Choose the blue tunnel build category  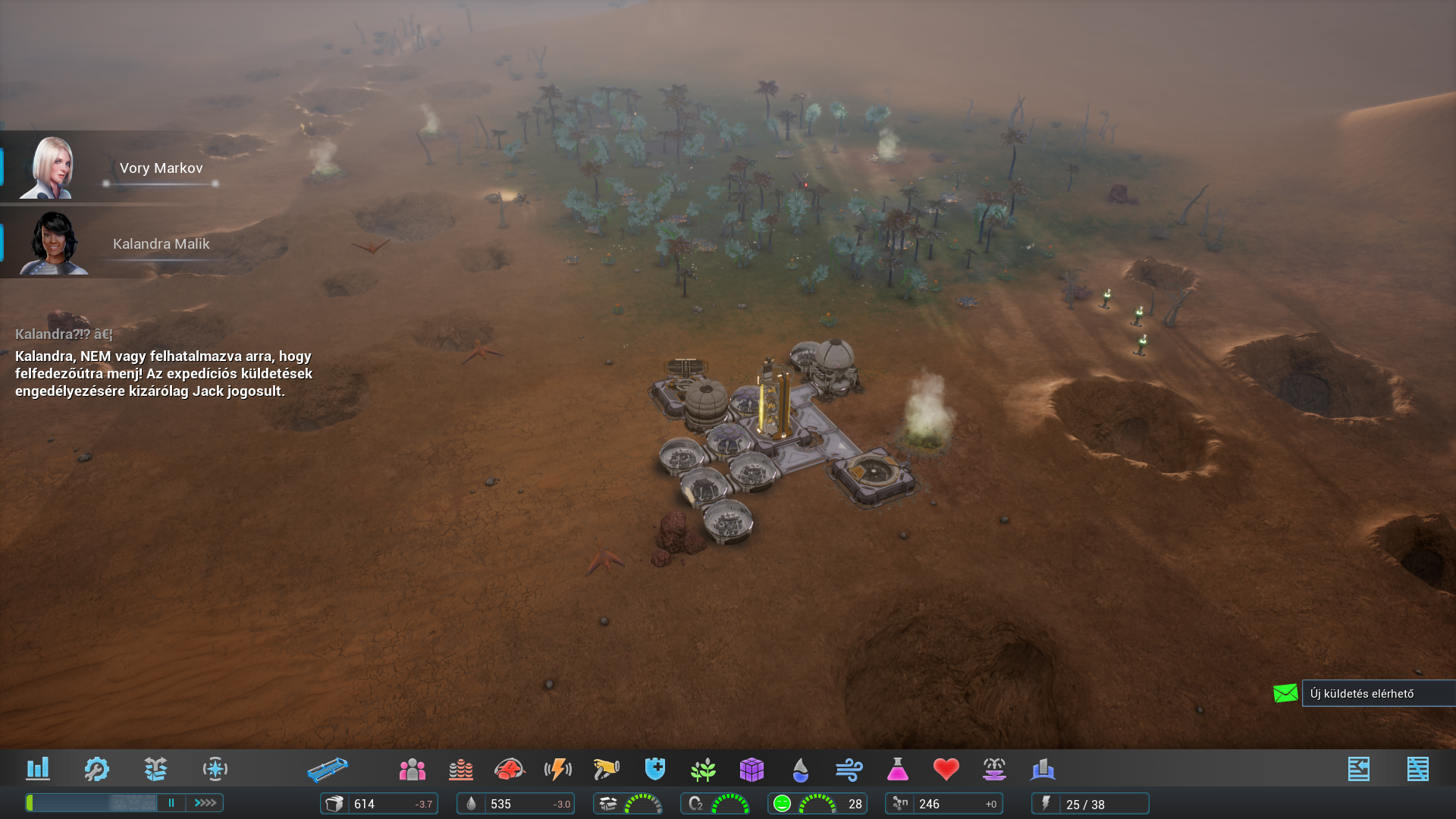pos(328,770)
